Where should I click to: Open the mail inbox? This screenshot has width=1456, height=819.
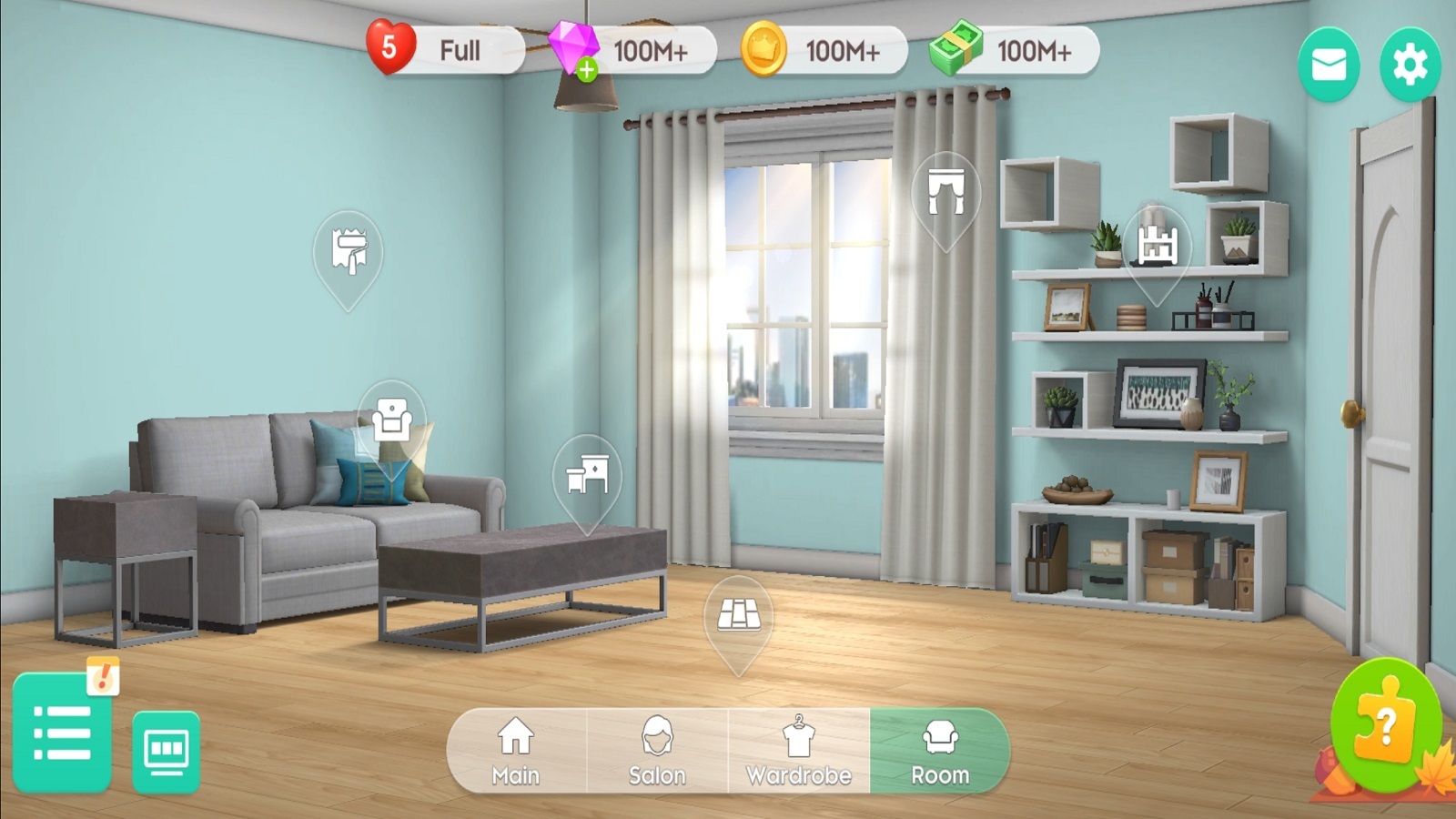(x=1329, y=65)
